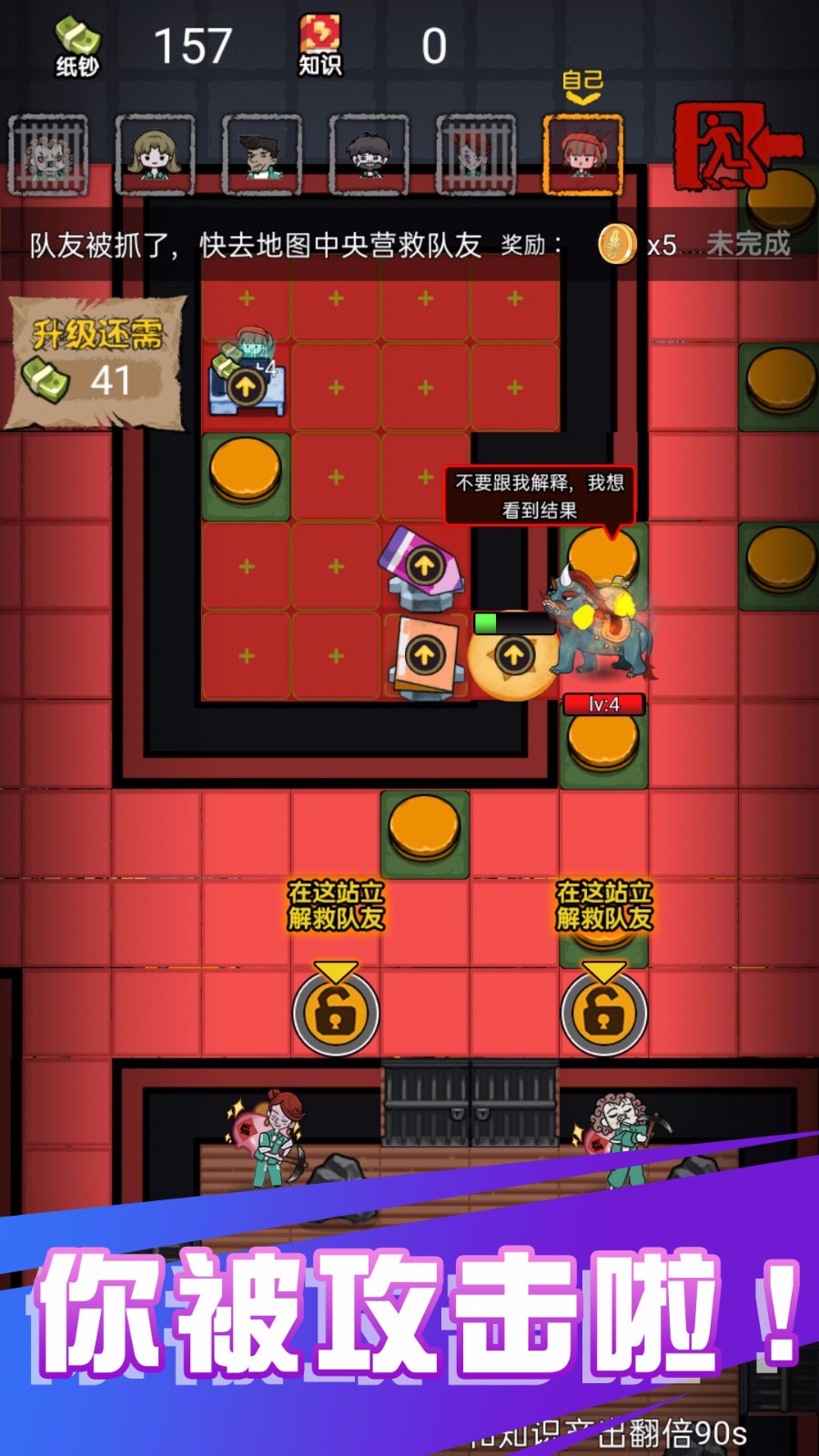Upgrade the bed with its arrow icon
The height and width of the screenshot is (1456, 819).
(x=245, y=387)
